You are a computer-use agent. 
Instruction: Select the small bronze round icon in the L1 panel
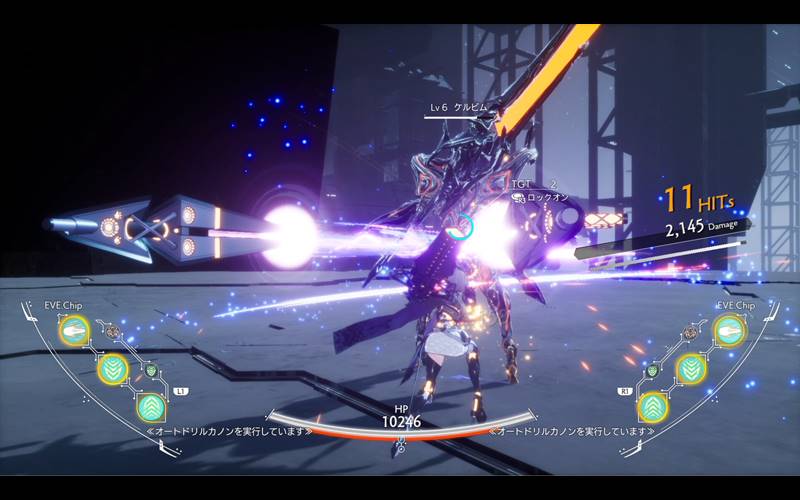pyautogui.click(x=113, y=331)
